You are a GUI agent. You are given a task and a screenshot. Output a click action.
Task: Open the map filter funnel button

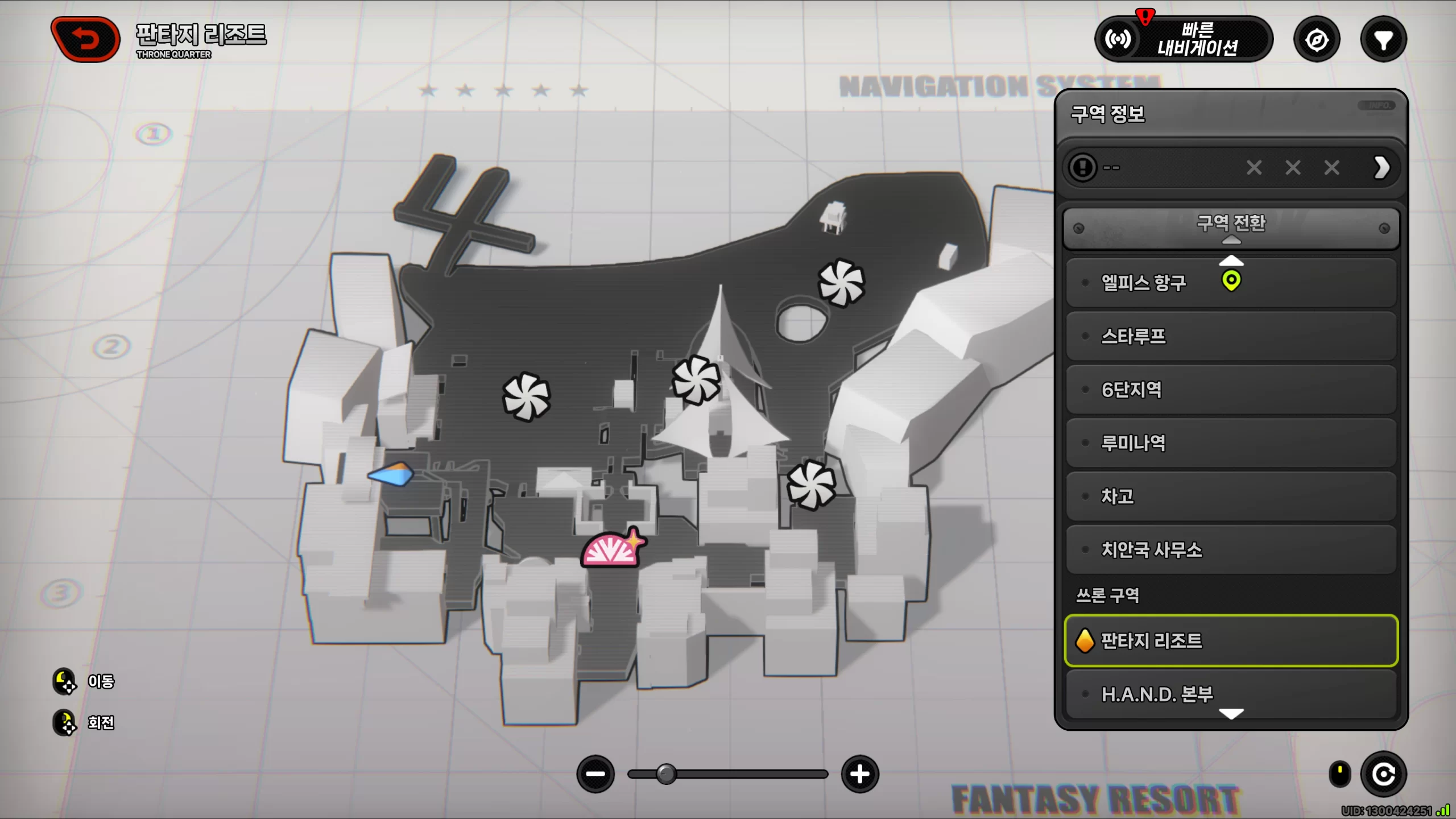[x=1383, y=40]
